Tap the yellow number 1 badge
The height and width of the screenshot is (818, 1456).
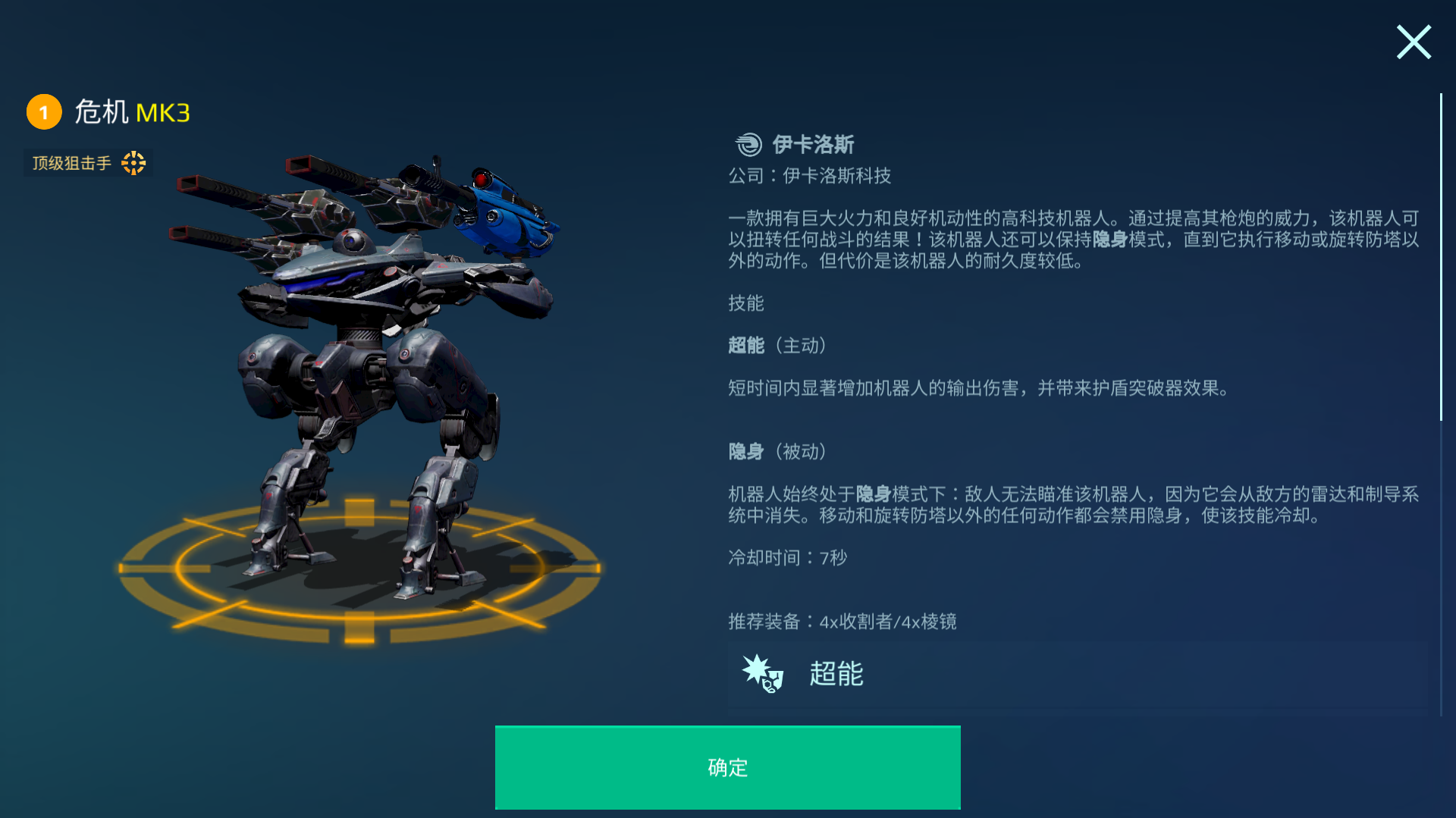(44, 111)
